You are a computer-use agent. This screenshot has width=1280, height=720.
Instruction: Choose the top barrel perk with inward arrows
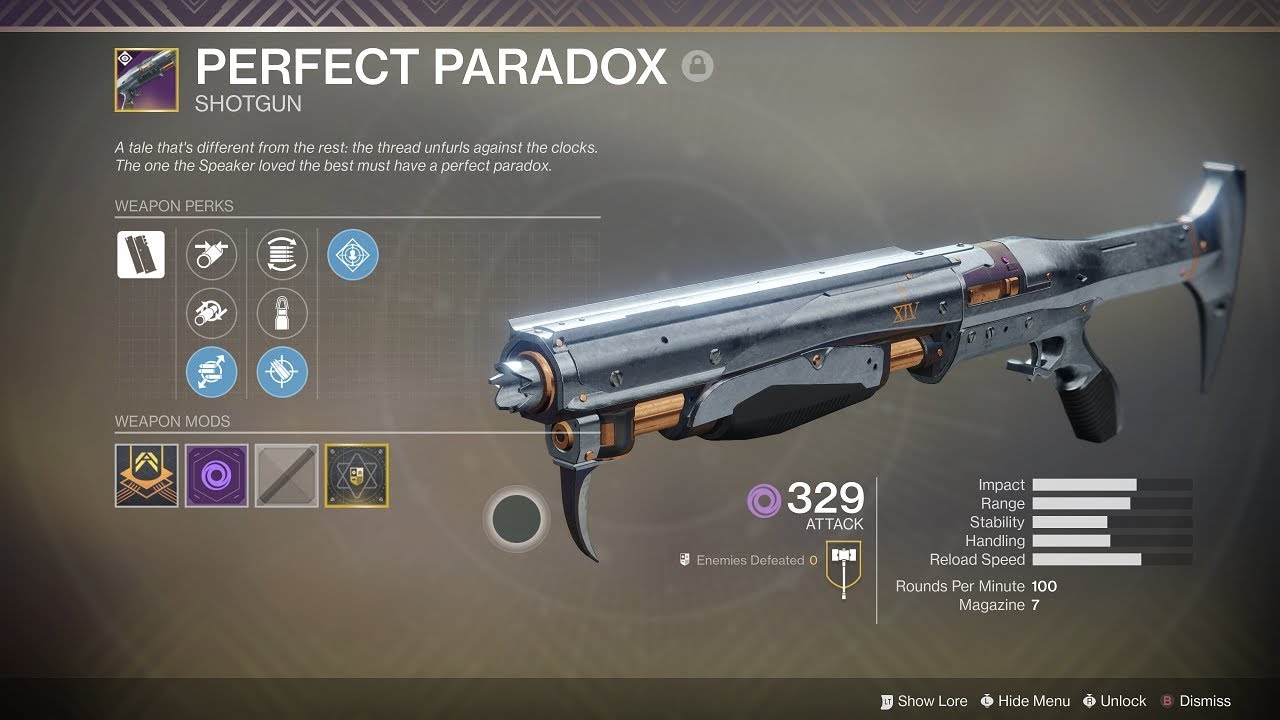pyautogui.click(x=212, y=254)
